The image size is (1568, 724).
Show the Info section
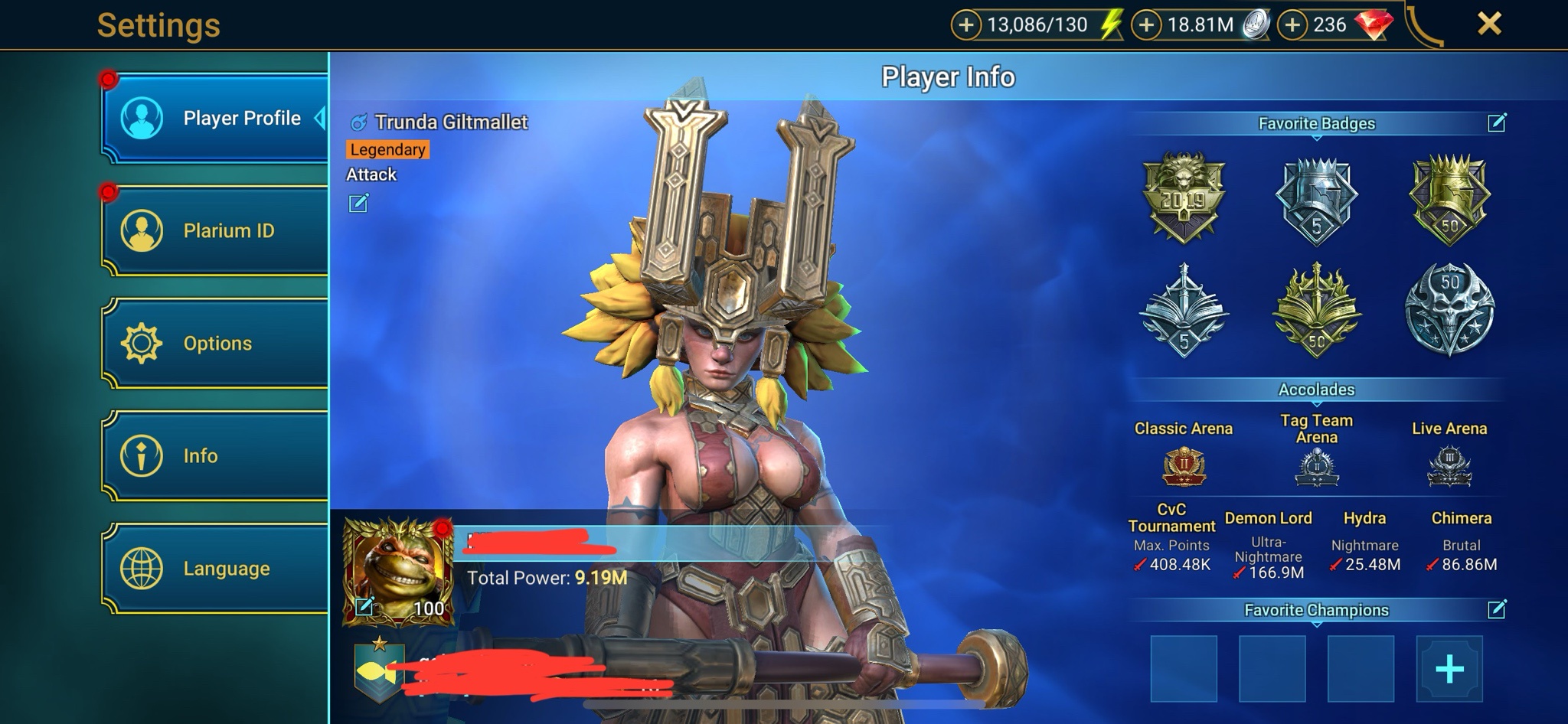coord(216,455)
